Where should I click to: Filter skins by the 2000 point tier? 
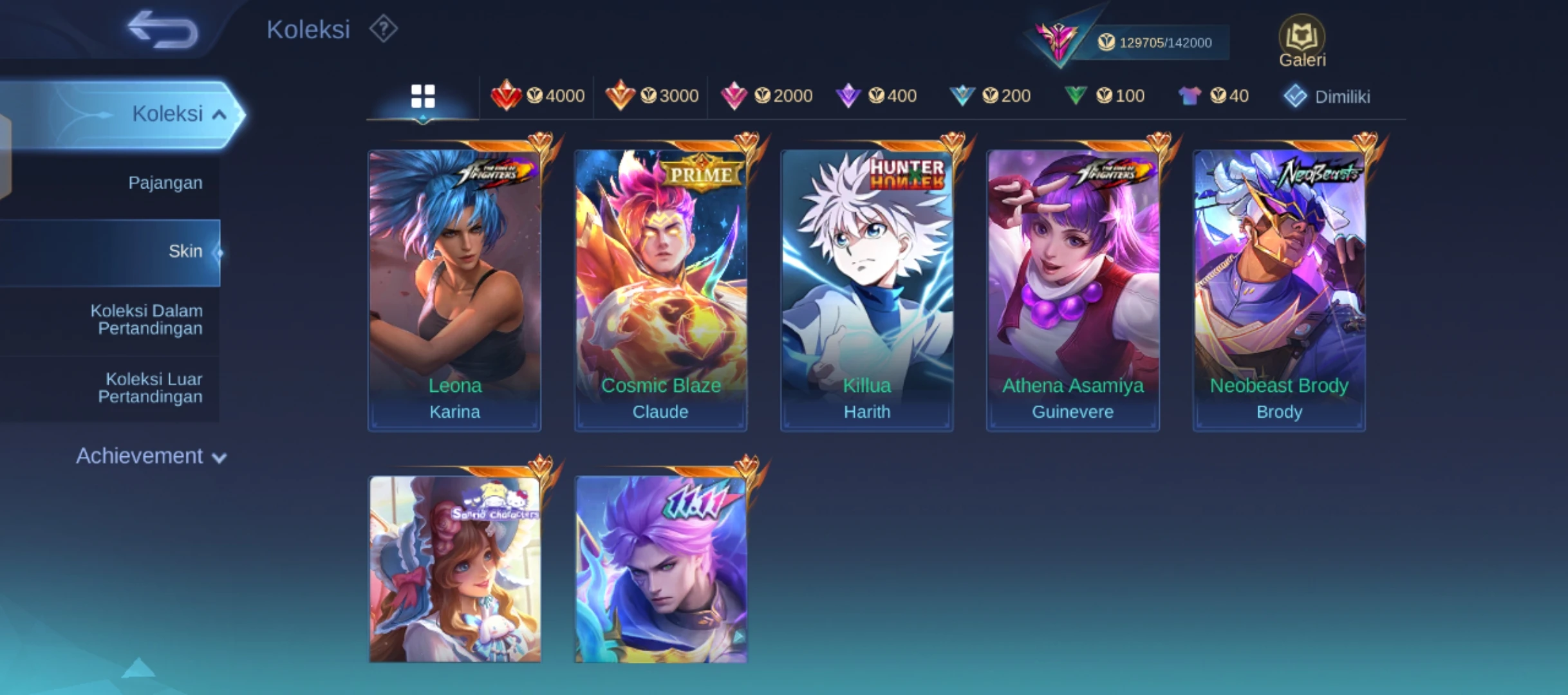tap(766, 97)
